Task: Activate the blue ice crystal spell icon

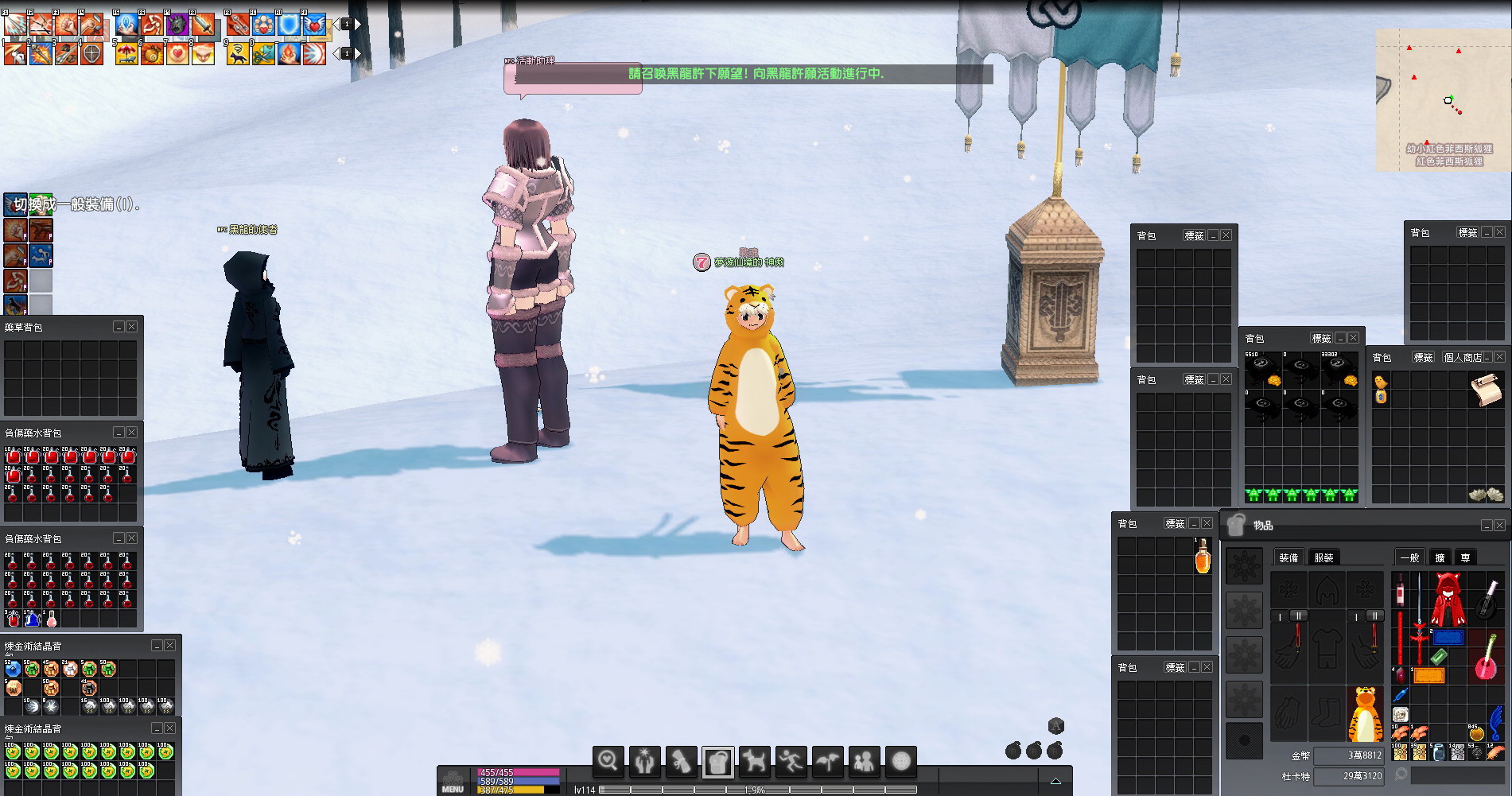Action: 126,25
